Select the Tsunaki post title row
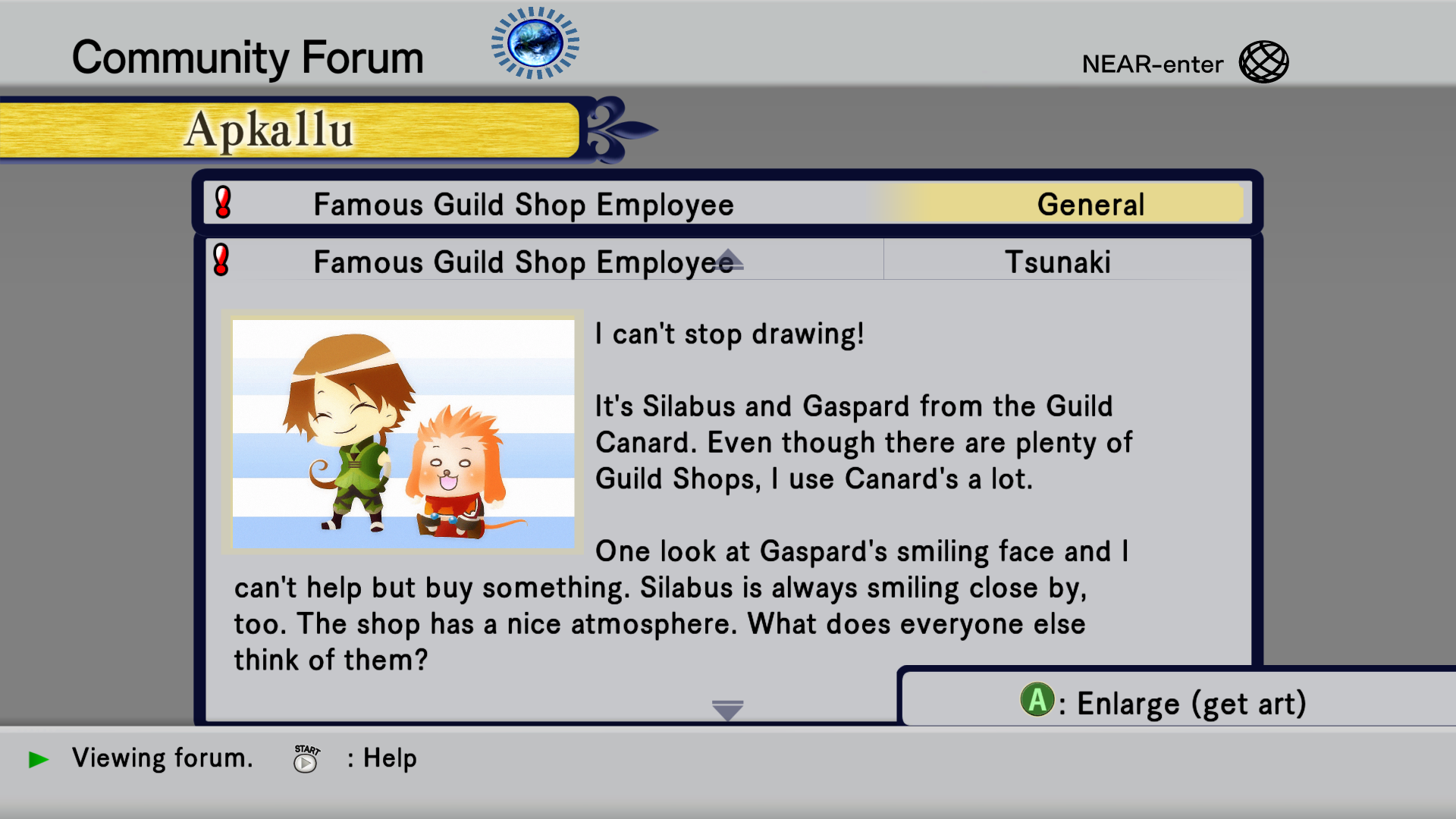The image size is (1456, 819). 1057,262
